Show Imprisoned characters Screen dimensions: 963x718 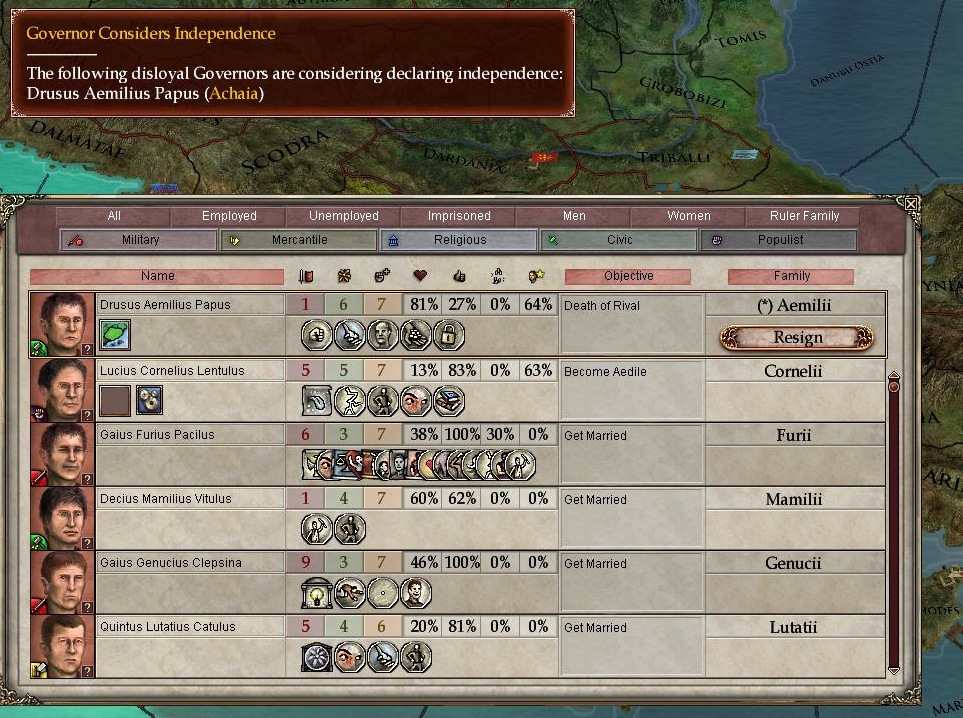459,216
